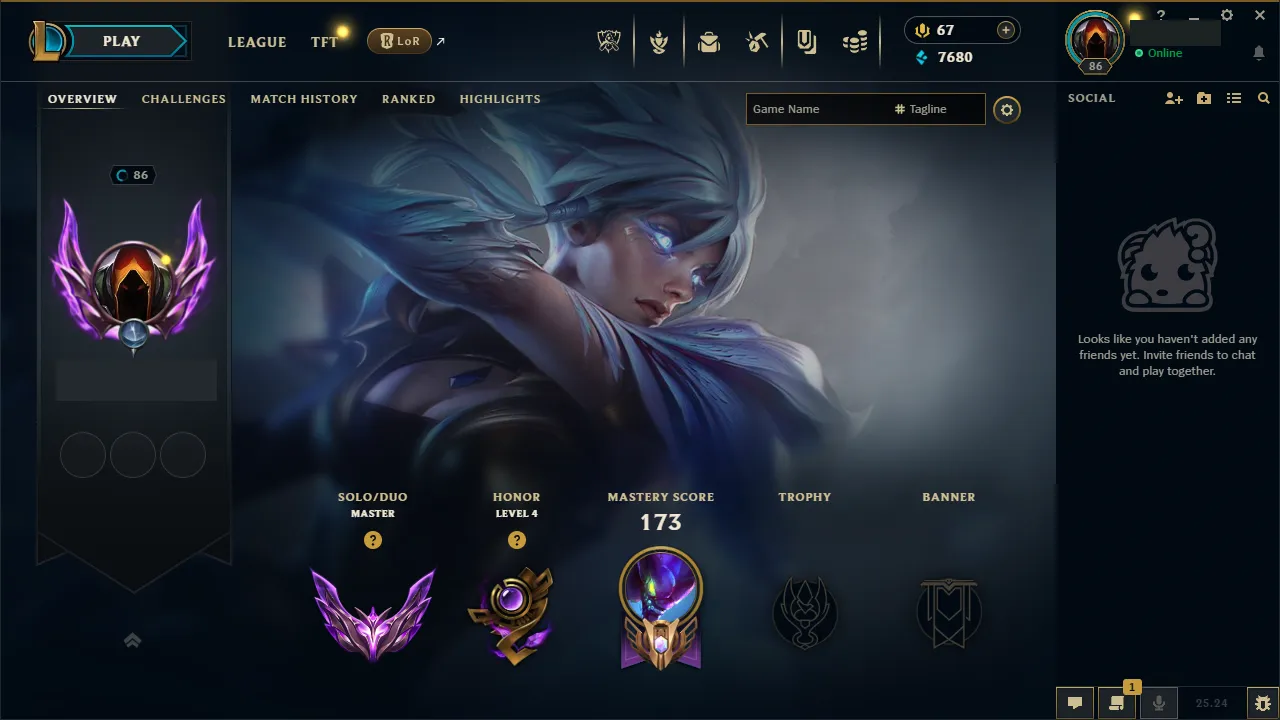Open the friends list options menu

click(x=1234, y=98)
